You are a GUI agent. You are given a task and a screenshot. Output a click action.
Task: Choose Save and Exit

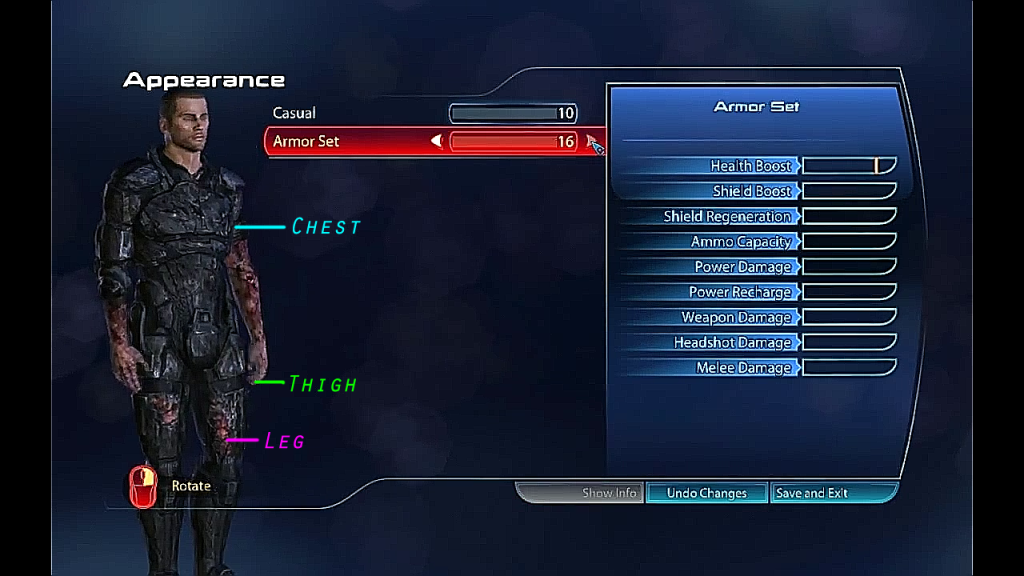point(812,493)
